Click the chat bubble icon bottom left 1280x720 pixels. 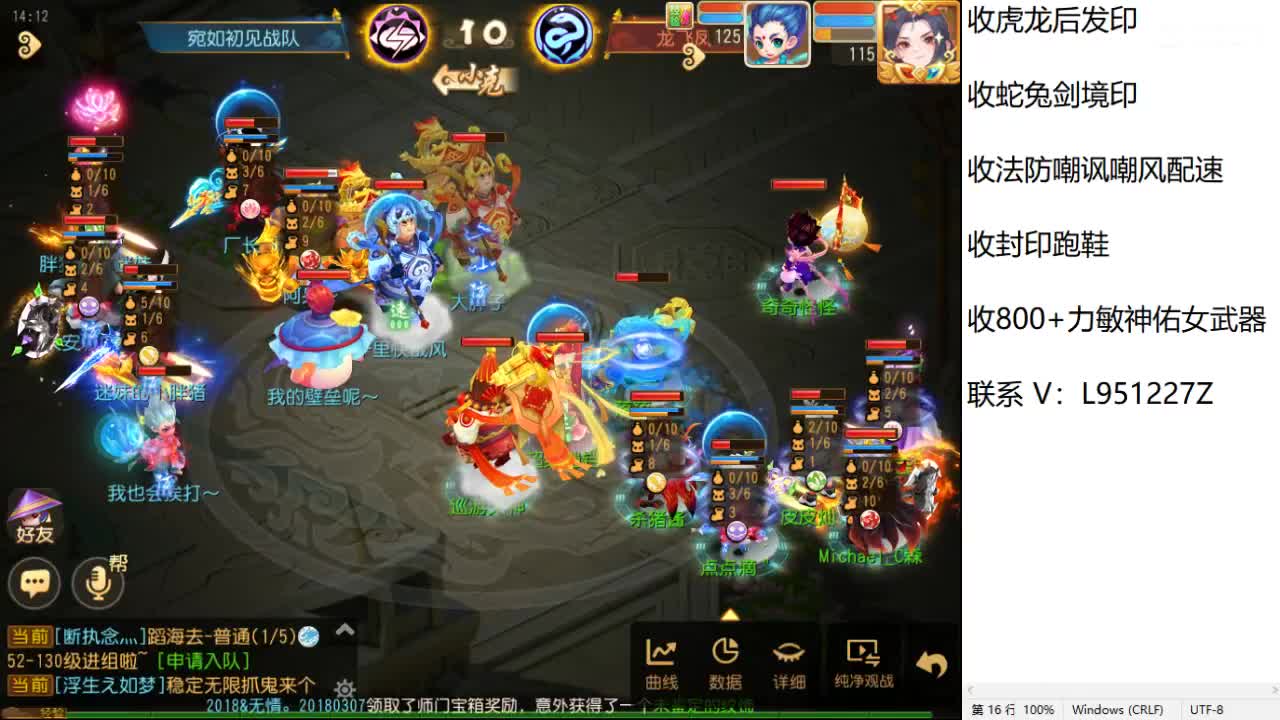[33, 583]
